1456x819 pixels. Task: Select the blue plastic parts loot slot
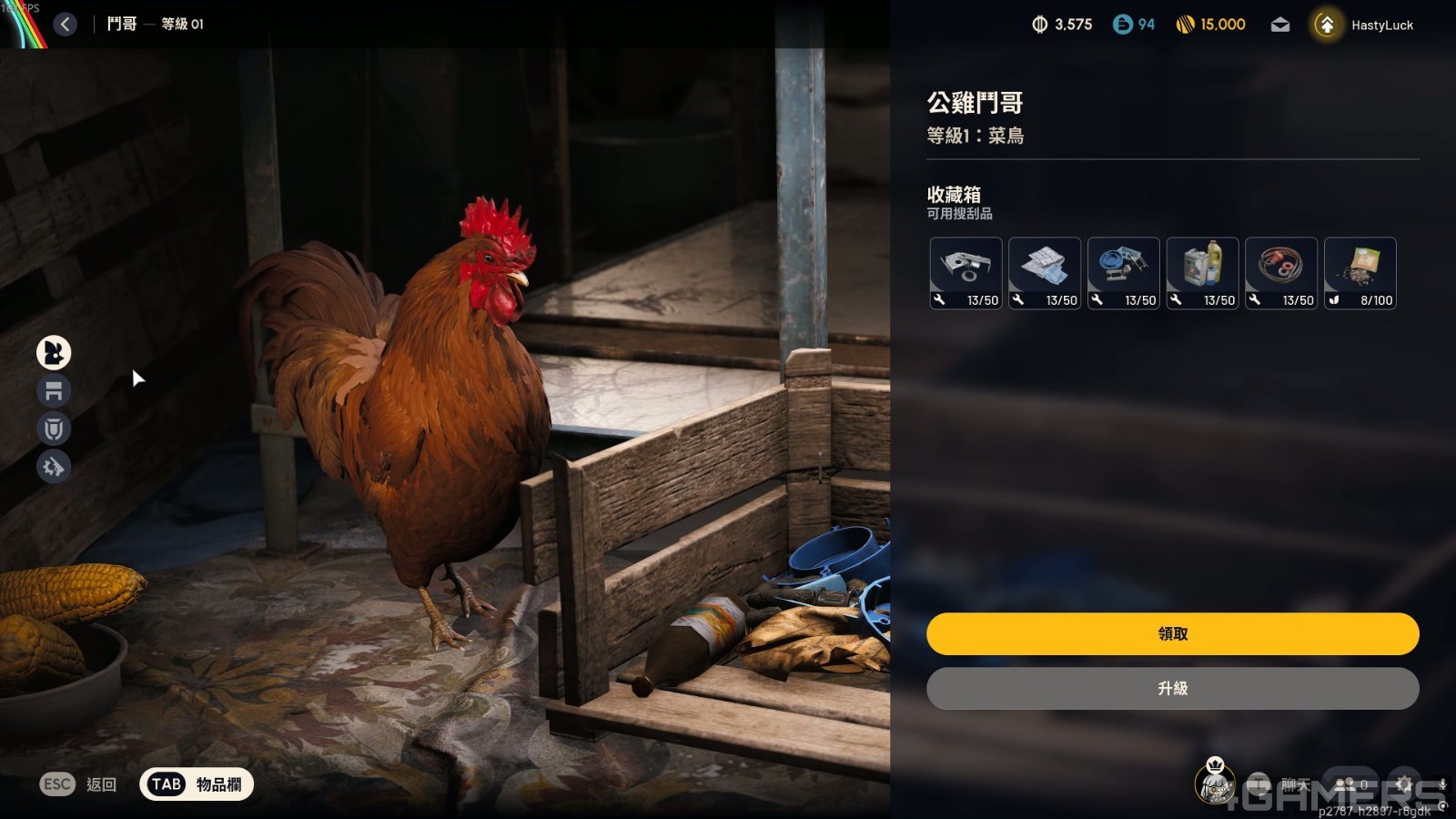click(x=1123, y=273)
